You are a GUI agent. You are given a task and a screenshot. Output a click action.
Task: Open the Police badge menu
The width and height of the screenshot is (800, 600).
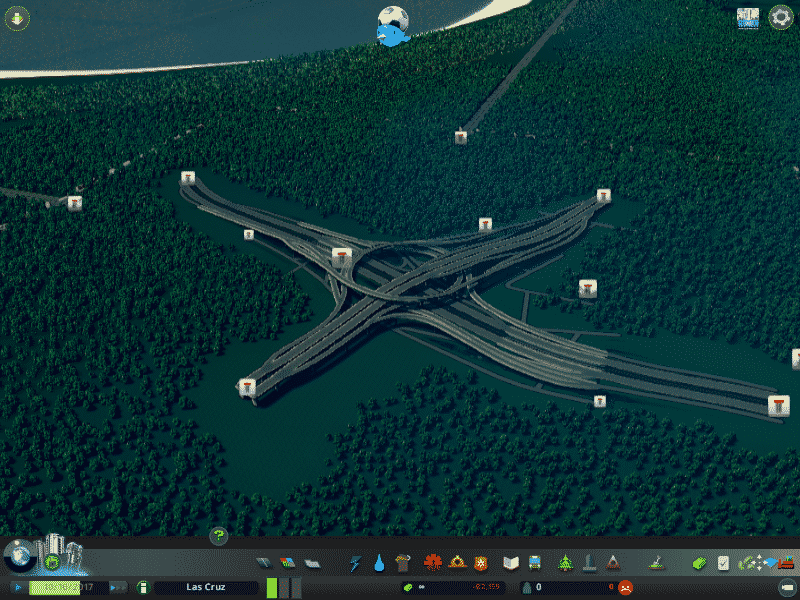click(x=481, y=563)
